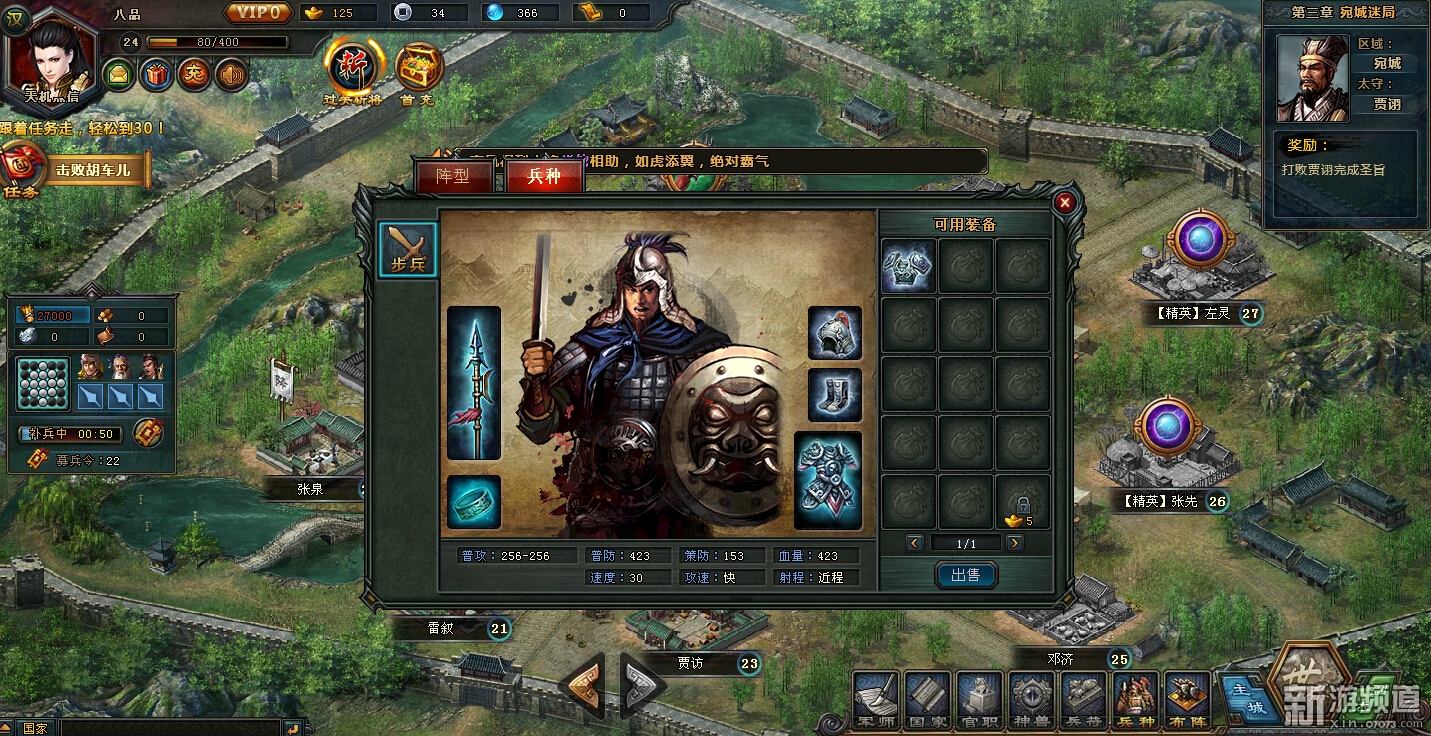This screenshot has height=736, width=1431.
Task: Open the 过关斩将 event icon
Action: click(x=352, y=68)
